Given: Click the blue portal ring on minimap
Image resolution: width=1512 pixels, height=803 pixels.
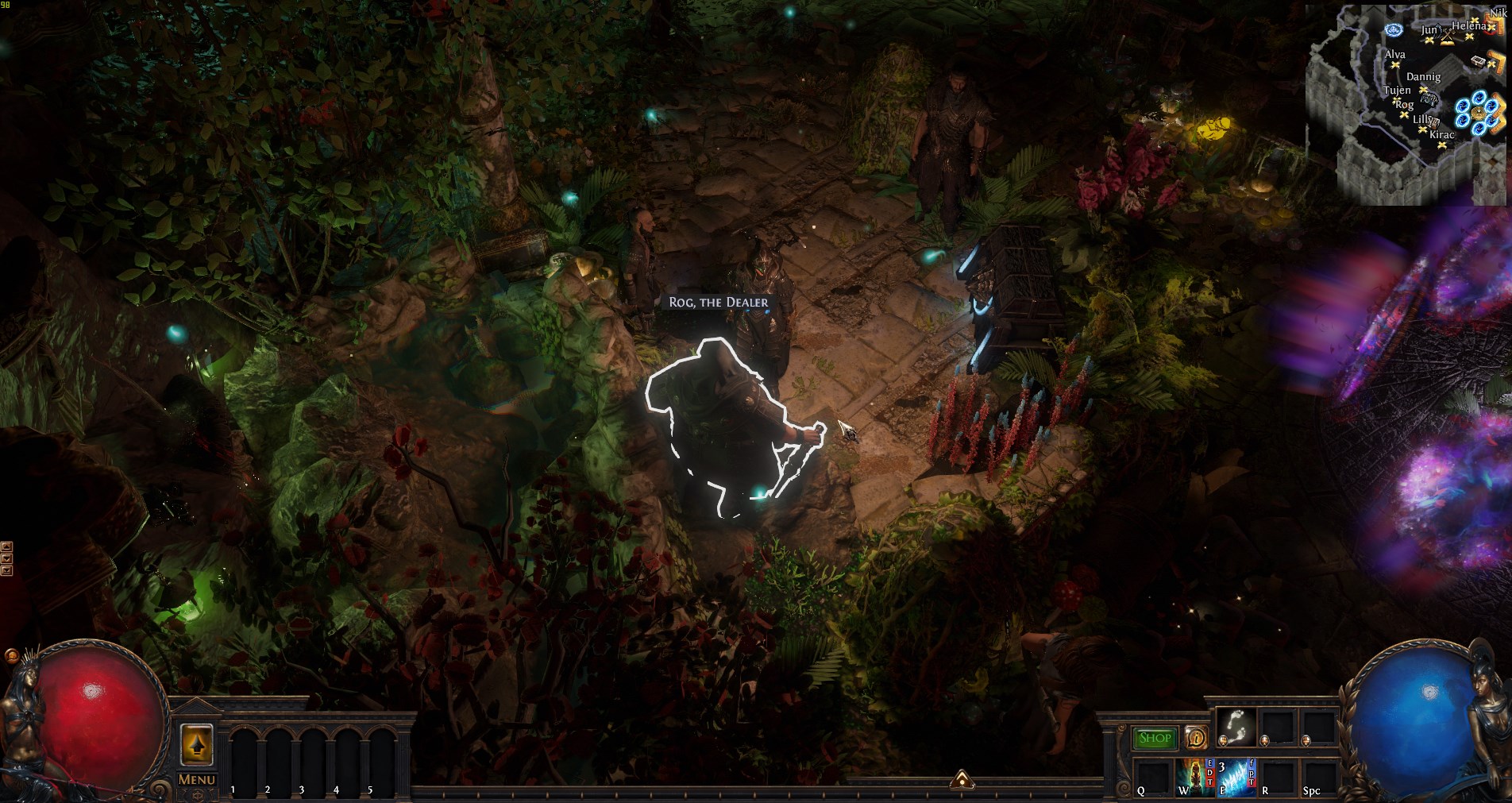Looking at the screenshot, I should 1478,111.
